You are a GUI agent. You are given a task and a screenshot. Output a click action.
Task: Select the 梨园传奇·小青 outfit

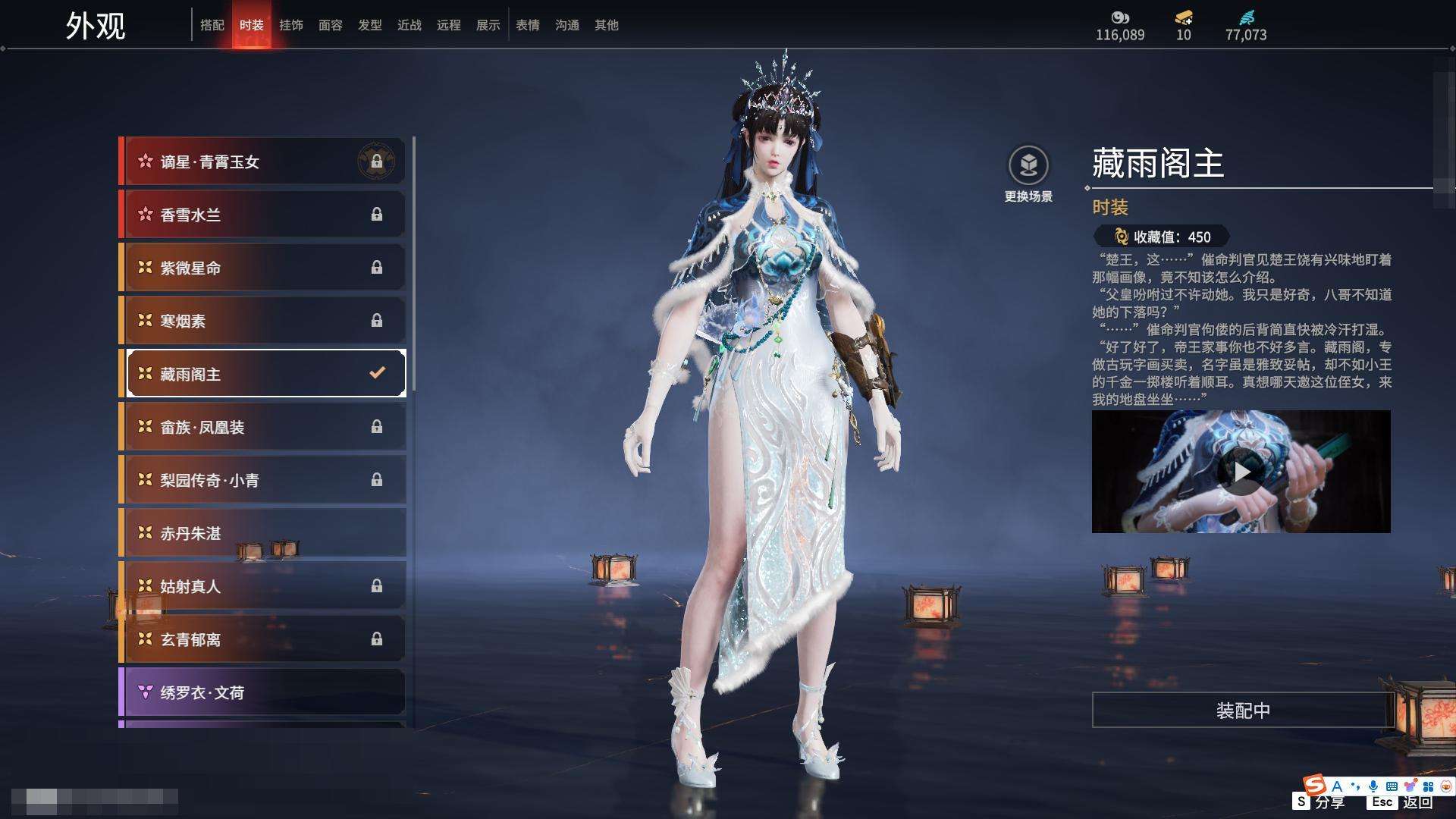pos(262,480)
